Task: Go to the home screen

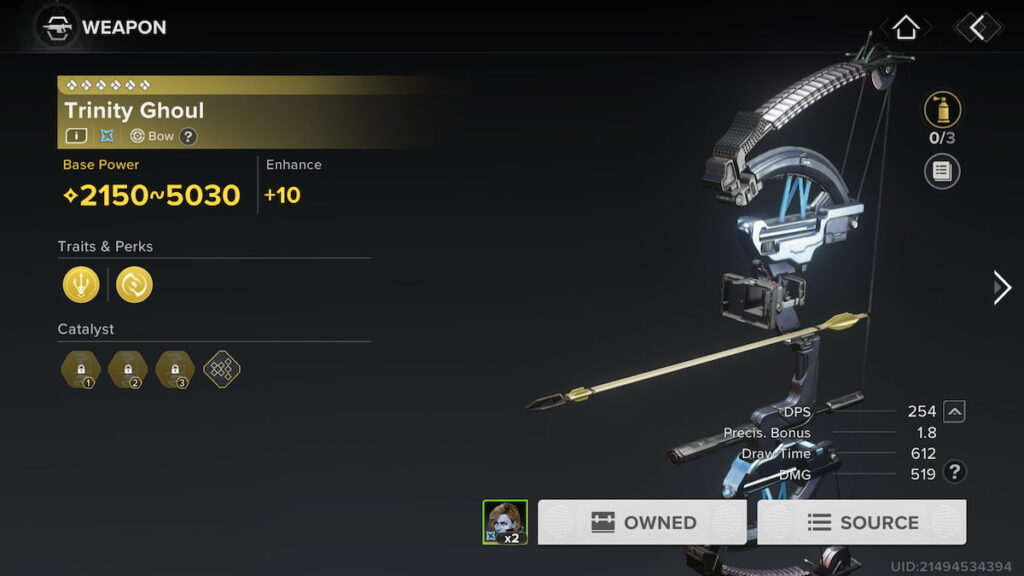Action: (905, 28)
